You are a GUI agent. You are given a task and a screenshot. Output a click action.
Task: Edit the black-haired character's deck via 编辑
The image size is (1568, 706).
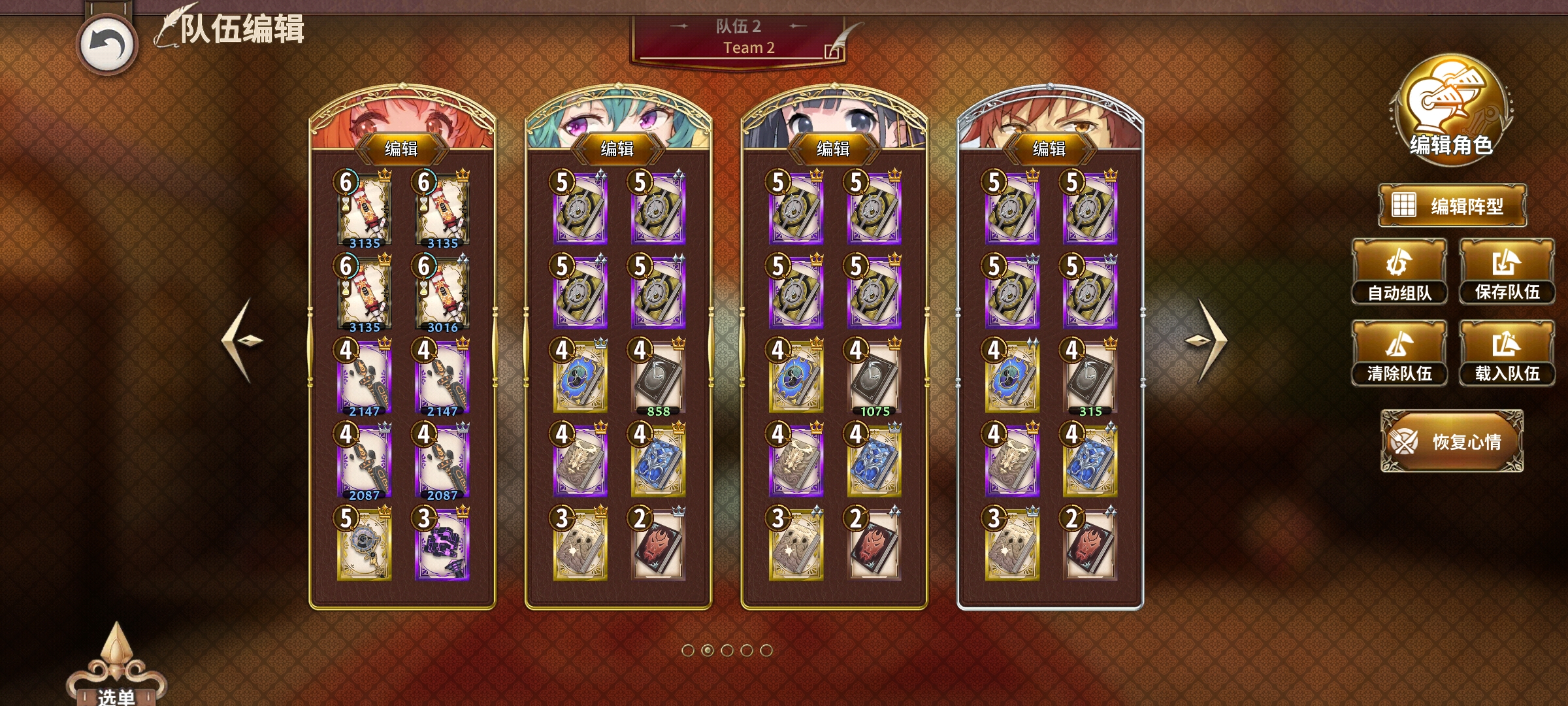(x=833, y=149)
